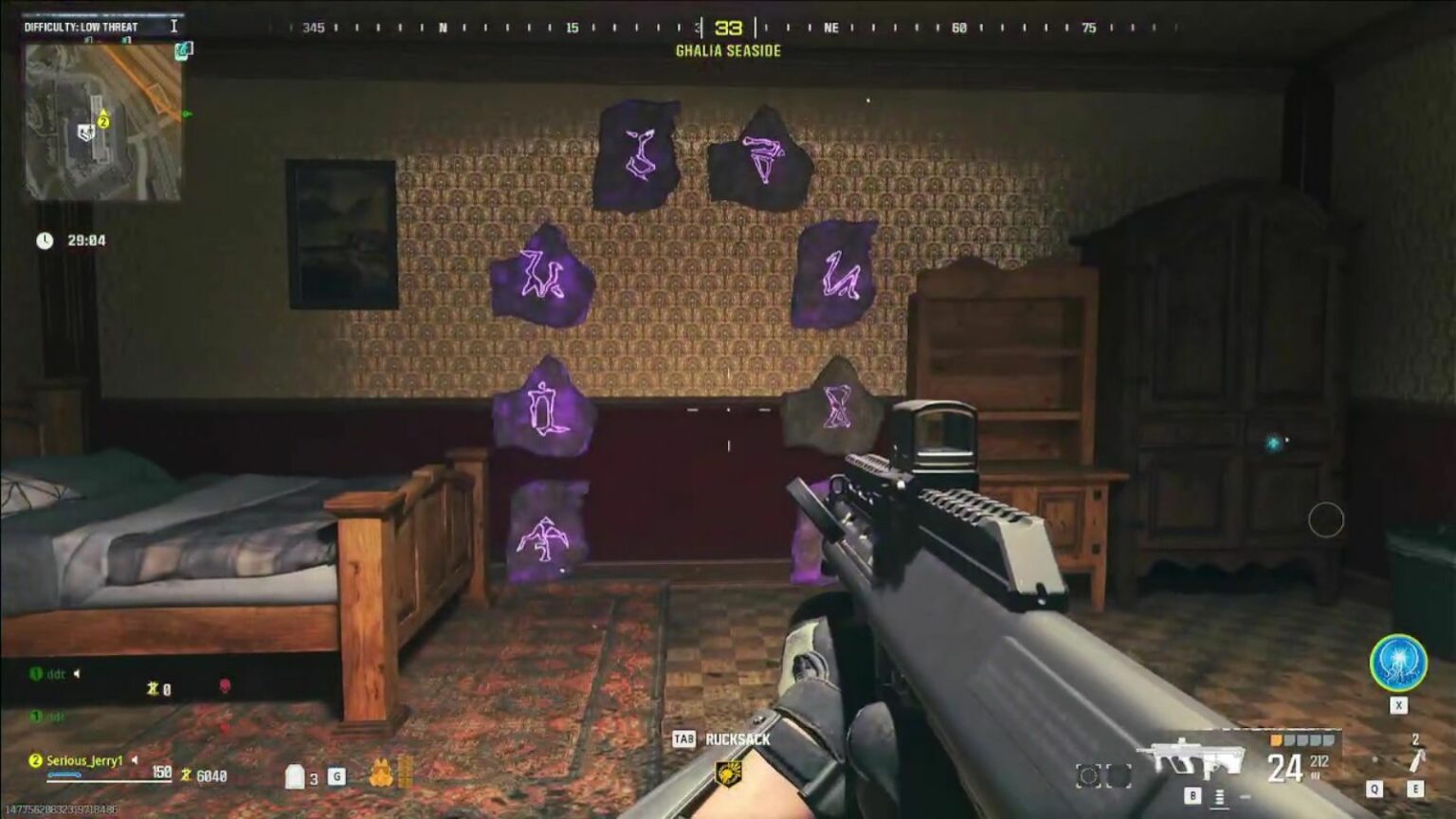1456x819 pixels.
Task: Toggle the firing mode indicator beside ammo
Action: [x=1219, y=796]
